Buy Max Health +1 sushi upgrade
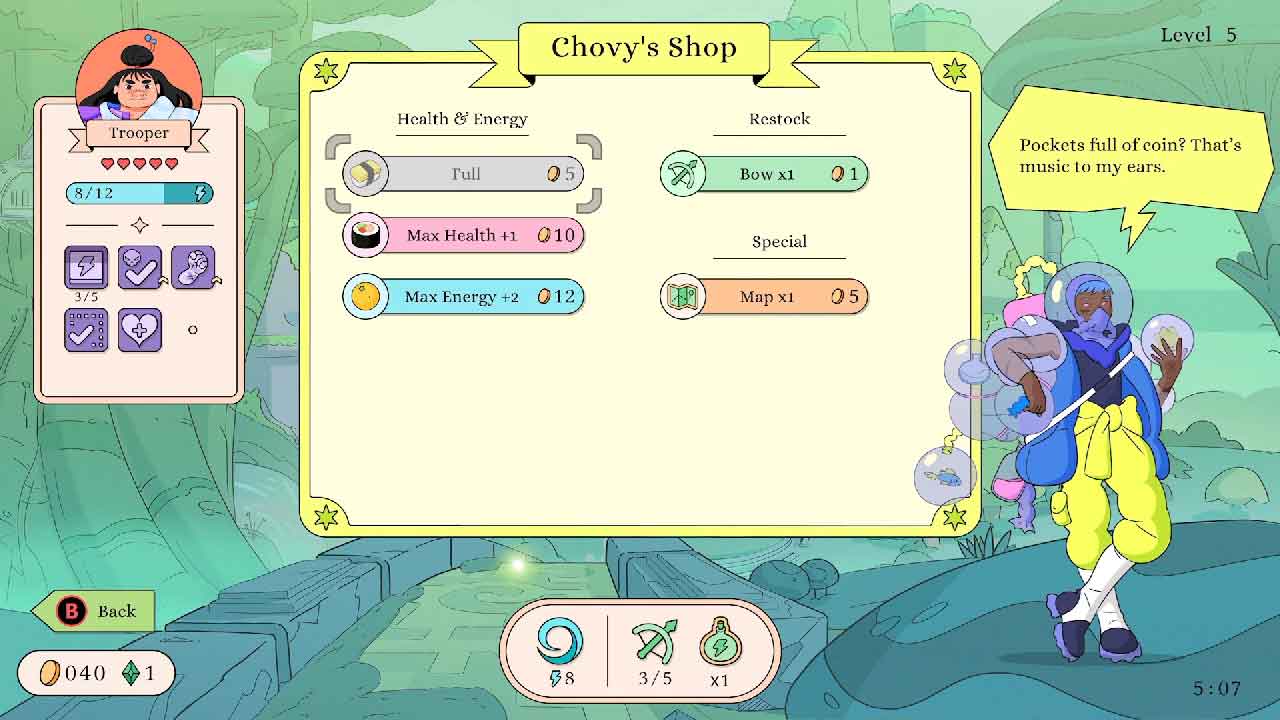Screen dimensions: 1280x720 pos(464,236)
